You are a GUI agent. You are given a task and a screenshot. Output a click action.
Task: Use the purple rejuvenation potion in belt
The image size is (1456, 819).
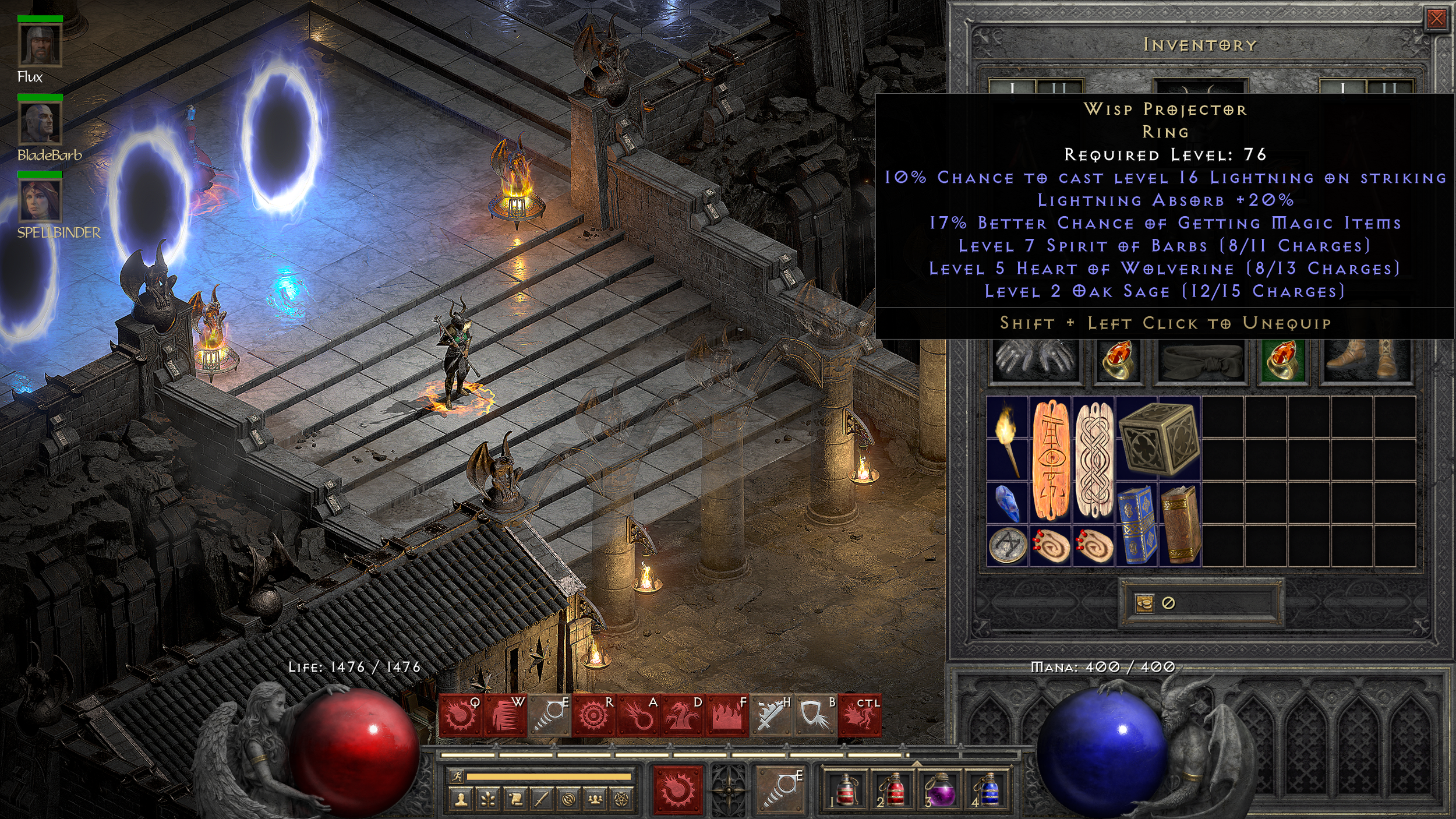(939, 789)
